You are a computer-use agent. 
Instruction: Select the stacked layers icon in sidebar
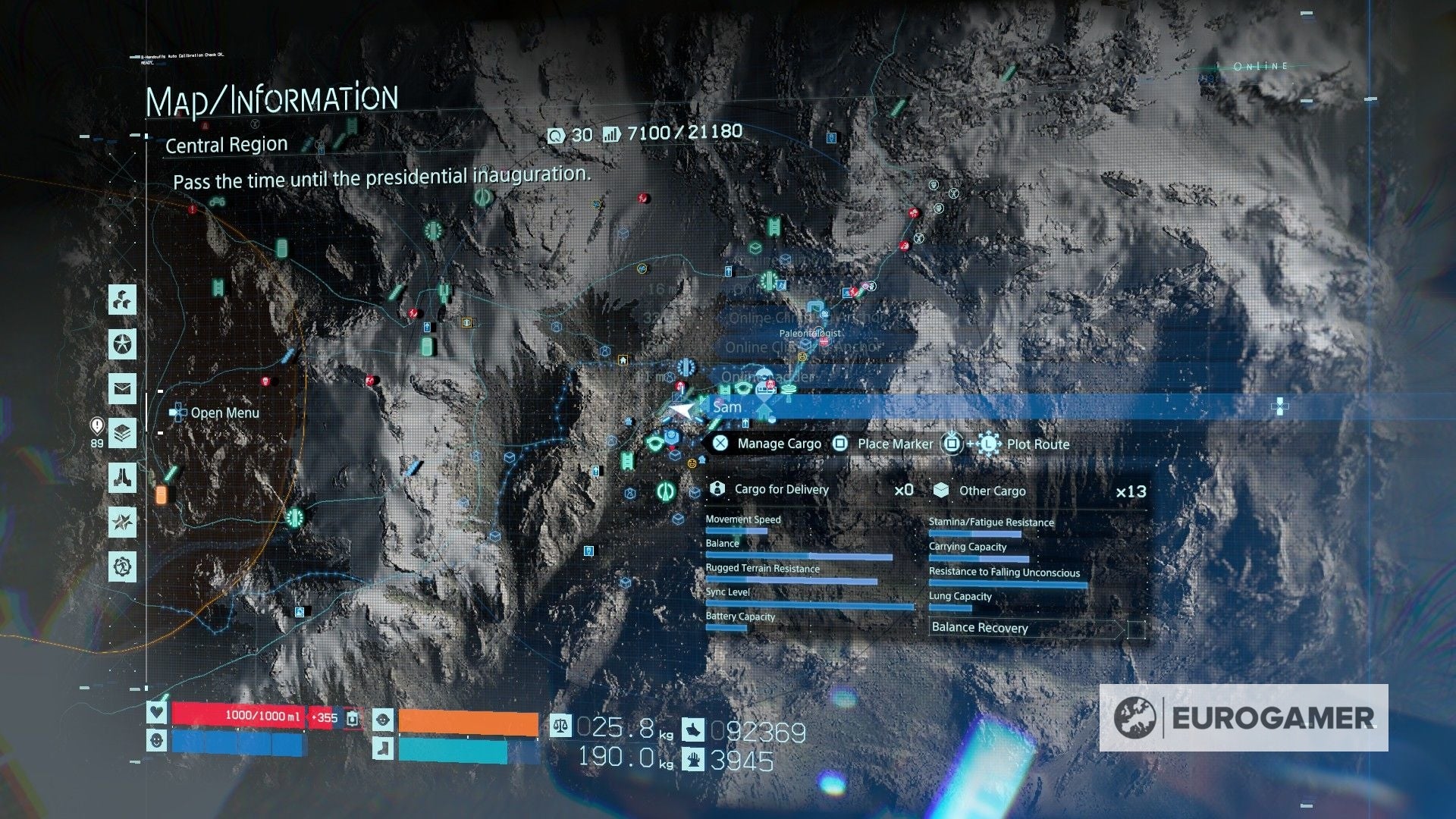(121, 433)
